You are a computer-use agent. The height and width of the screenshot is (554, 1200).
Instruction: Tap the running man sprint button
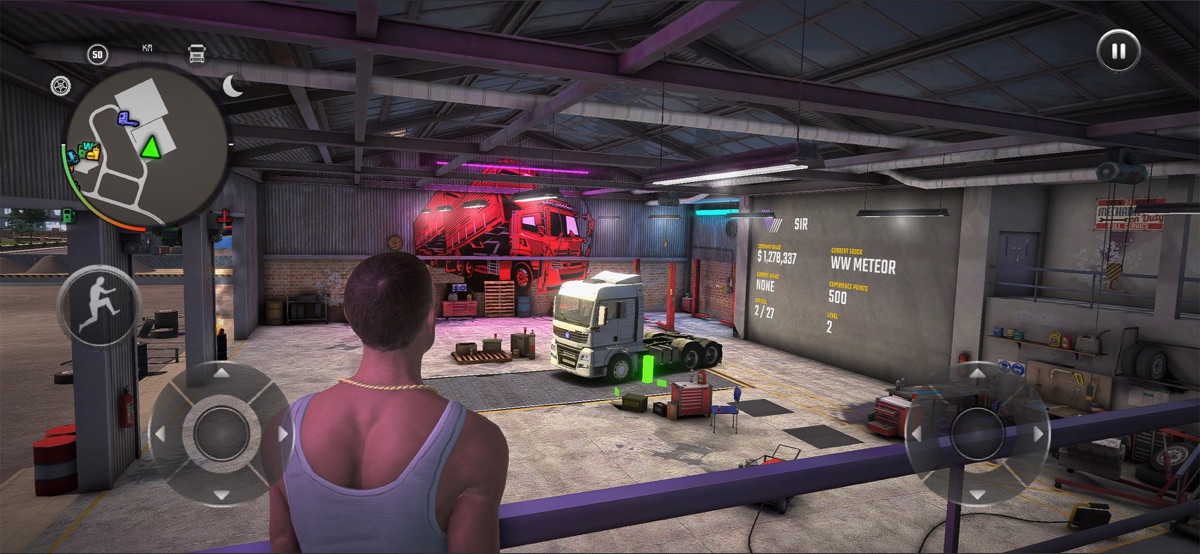tap(99, 307)
